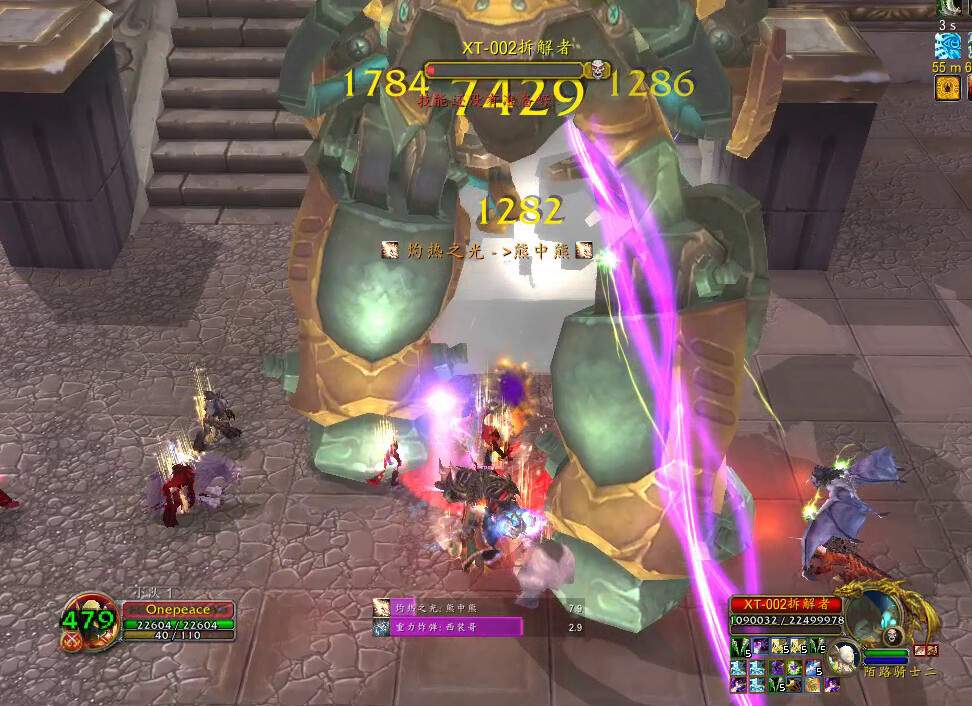This screenshot has height=706, width=972.
Task: Click the golden buff icon with dark figure
Action: click(x=947, y=88)
